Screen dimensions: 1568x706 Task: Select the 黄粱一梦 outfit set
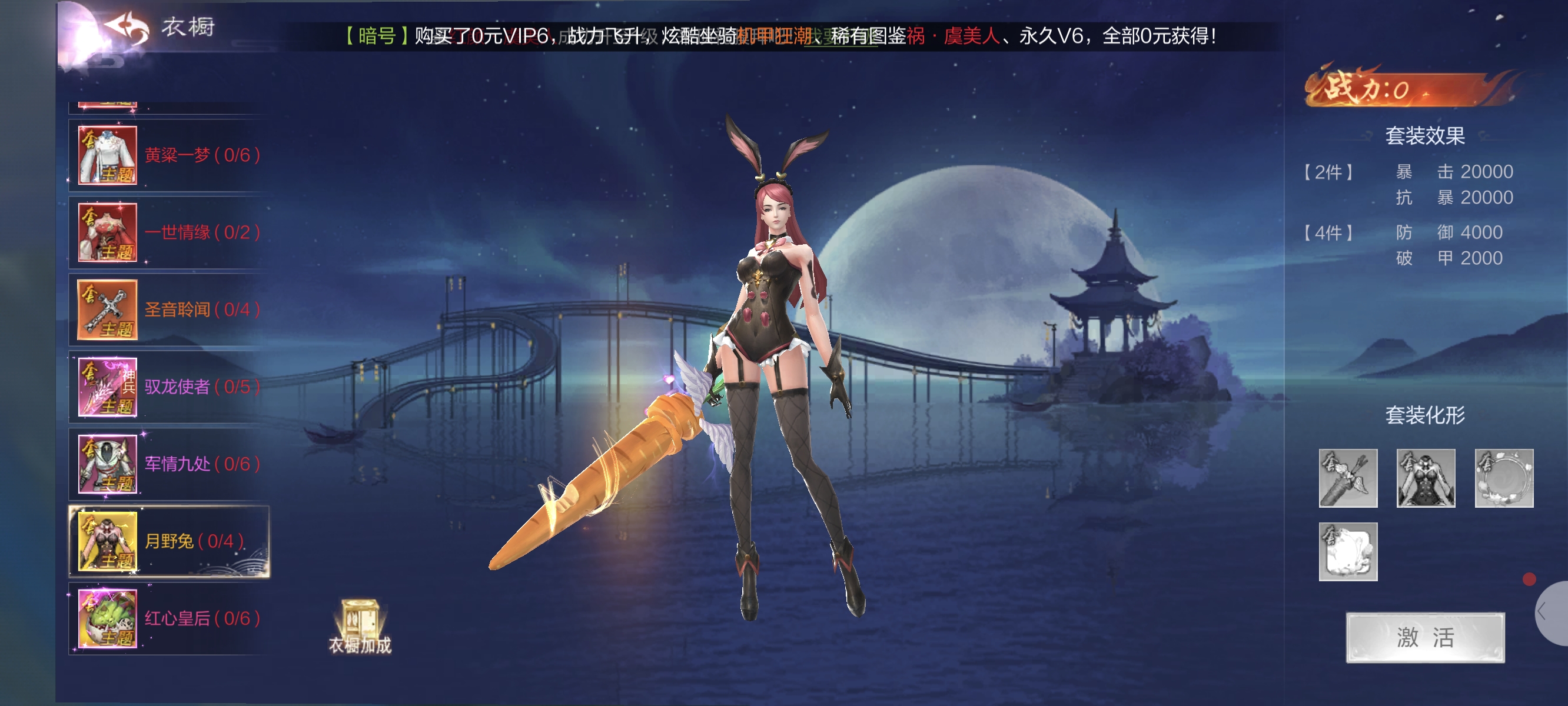tap(169, 155)
